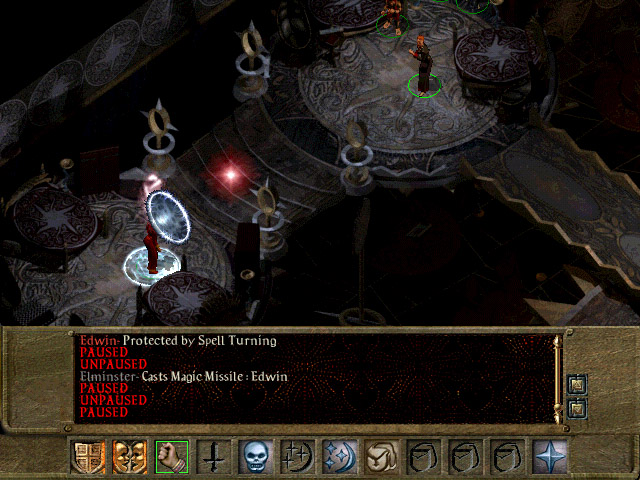Cast the skull quick spell

[x=255, y=457]
